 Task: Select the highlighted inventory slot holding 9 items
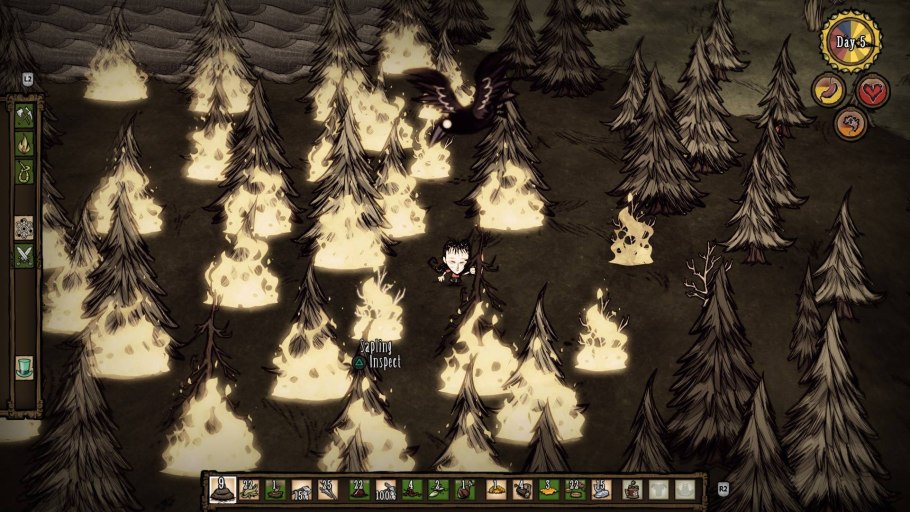[x=223, y=490]
